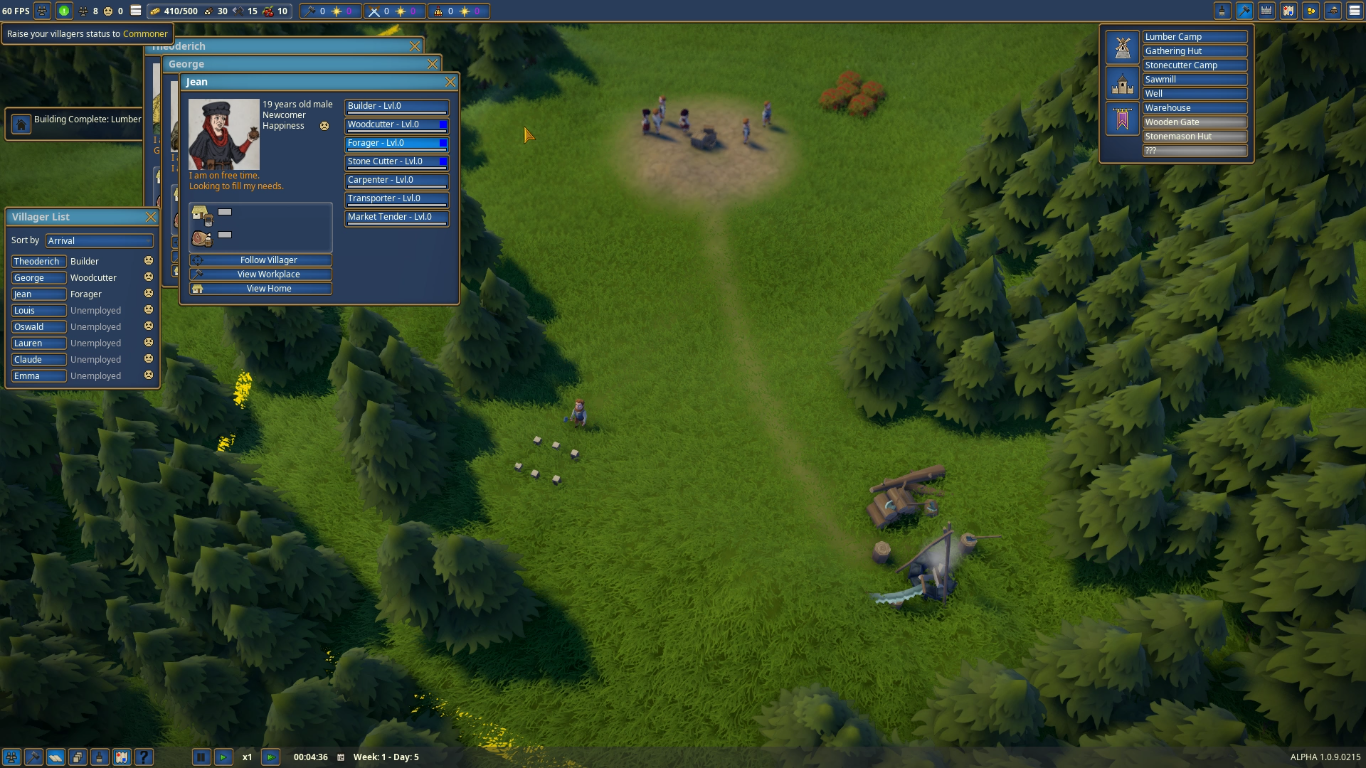Pause the game with the pause button
This screenshot has height=768, width=1366.
point(201,757)
